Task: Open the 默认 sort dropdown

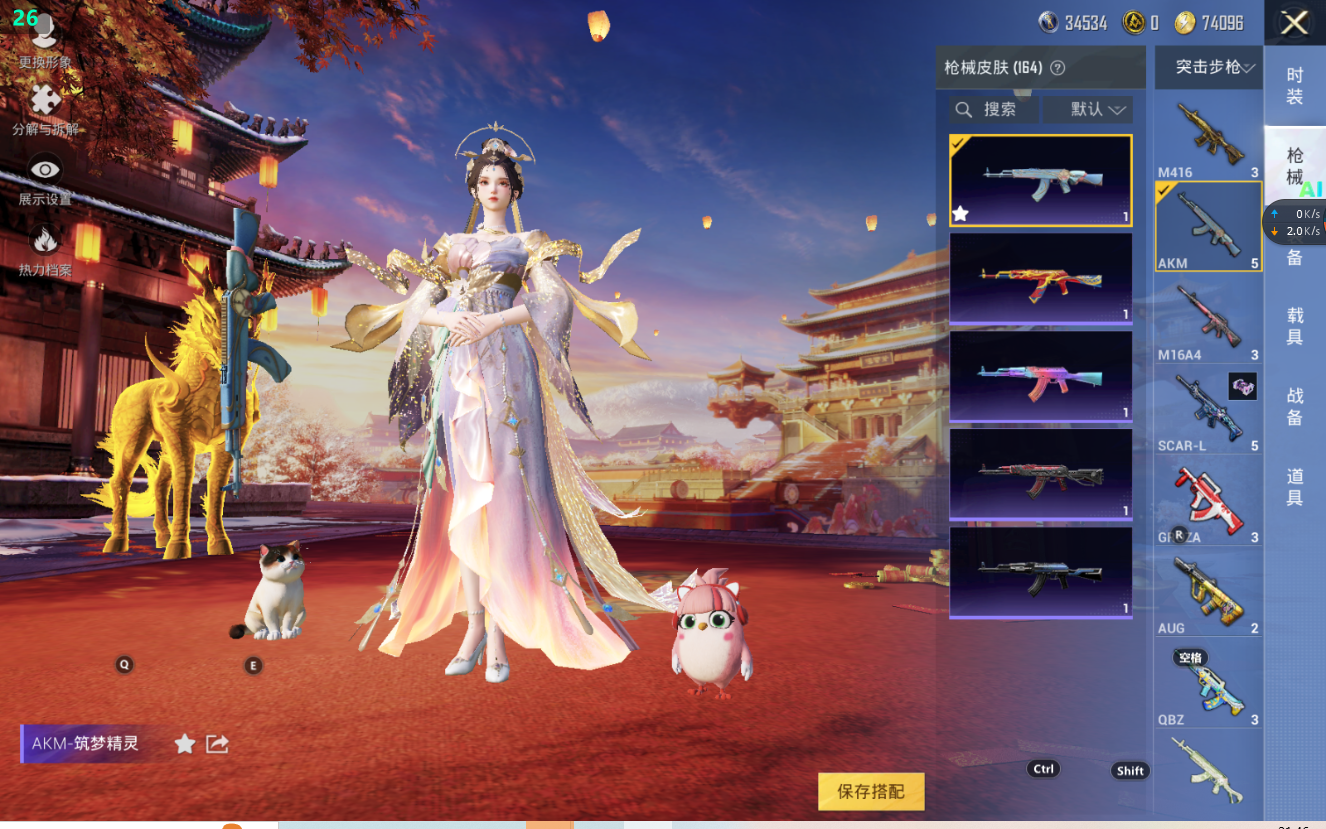Action: click(1088, 109)
